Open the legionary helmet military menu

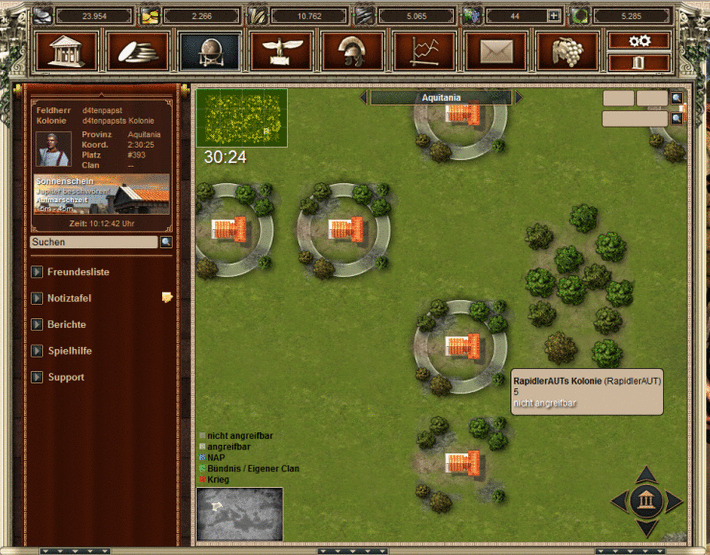352,50
